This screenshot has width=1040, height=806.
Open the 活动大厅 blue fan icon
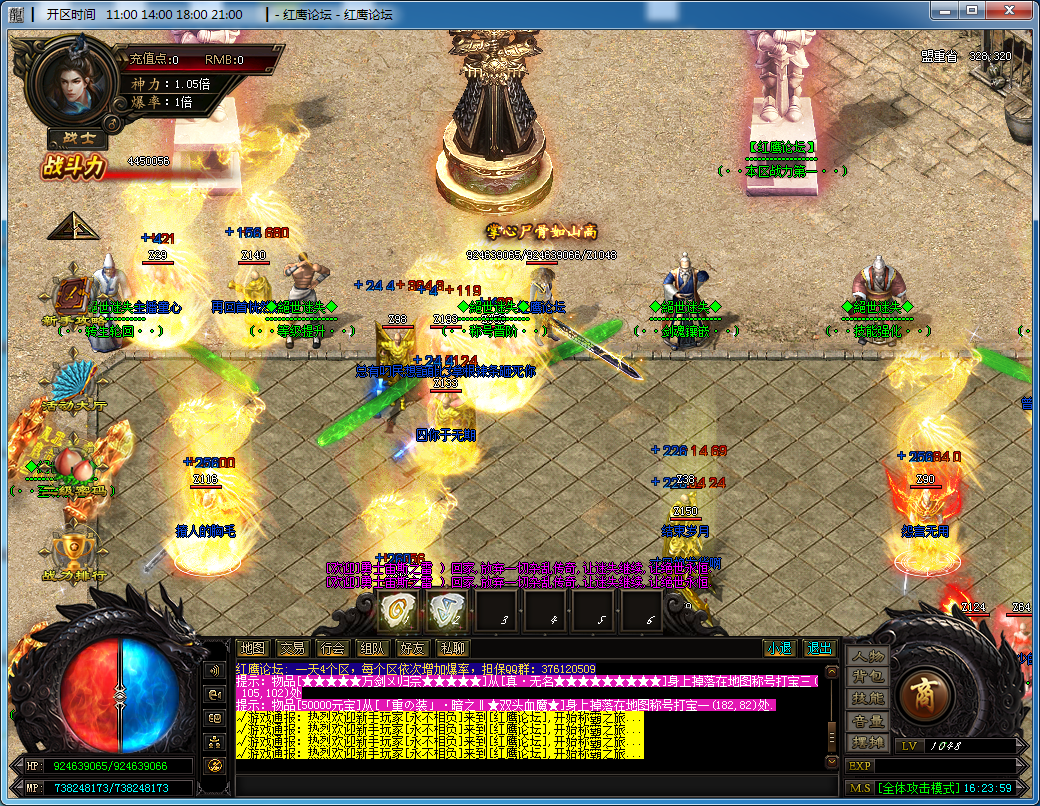pyautogui.click(x=73, y=382)
